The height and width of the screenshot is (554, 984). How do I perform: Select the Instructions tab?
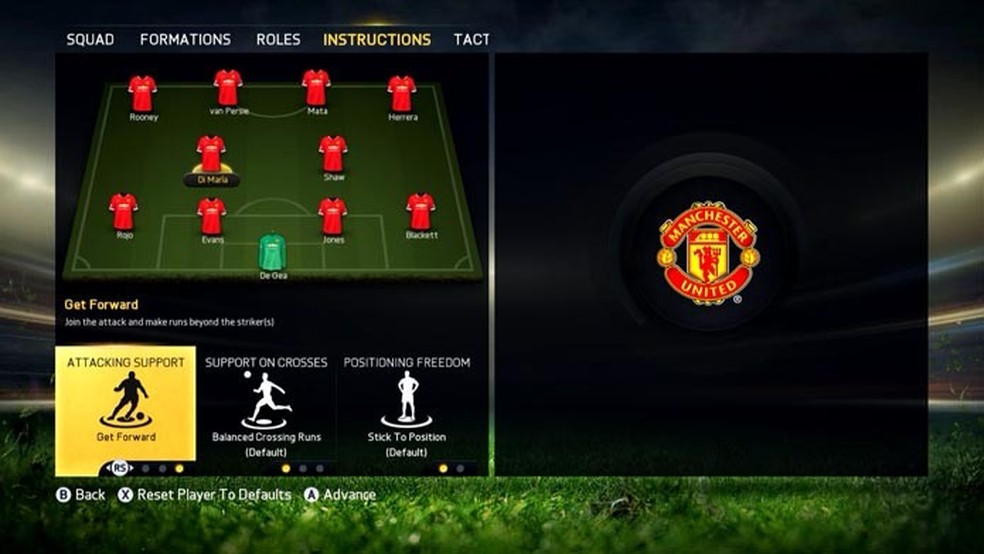pyautogui.click(x=377, y=40)
